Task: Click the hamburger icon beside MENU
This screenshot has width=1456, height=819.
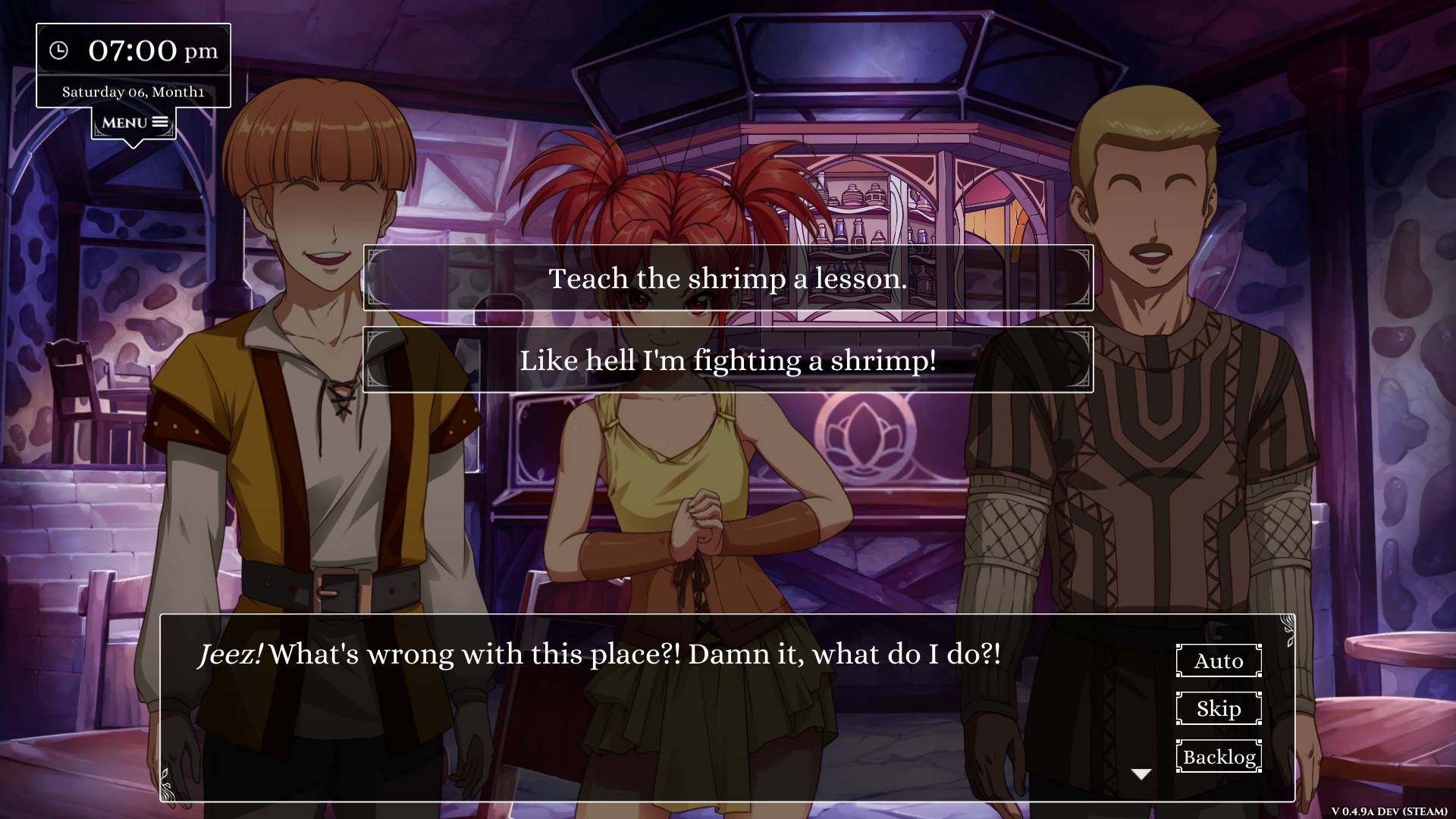Action: pos(158,121)
